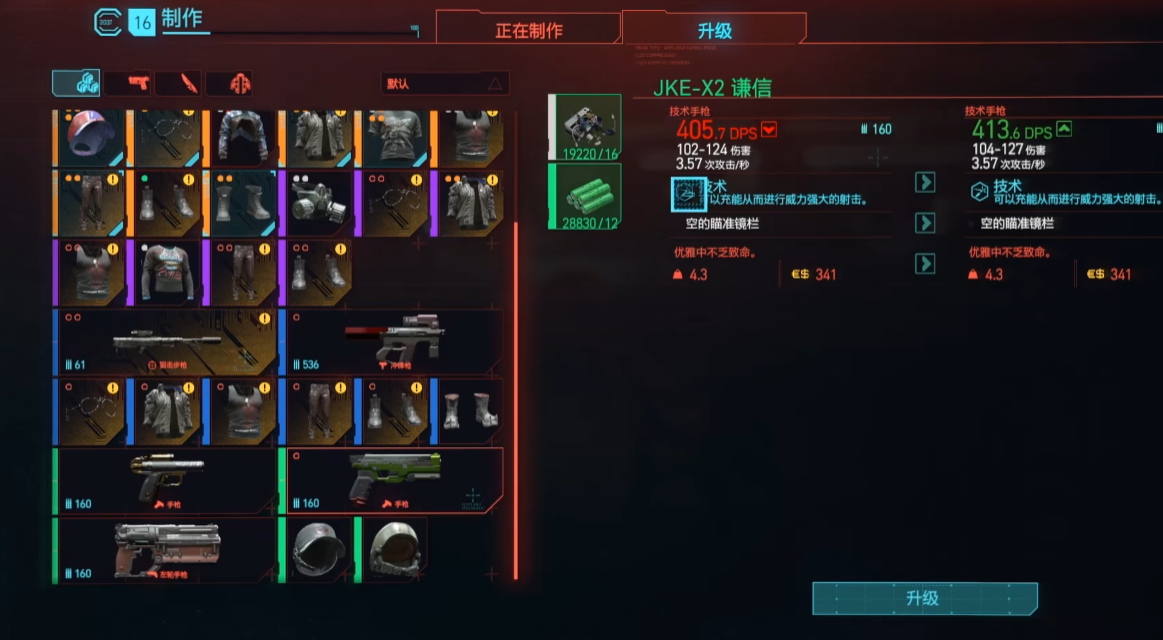Filter the list by ranged weapons pistol icon
This screenshot has height=640, width=1163.
129,83
